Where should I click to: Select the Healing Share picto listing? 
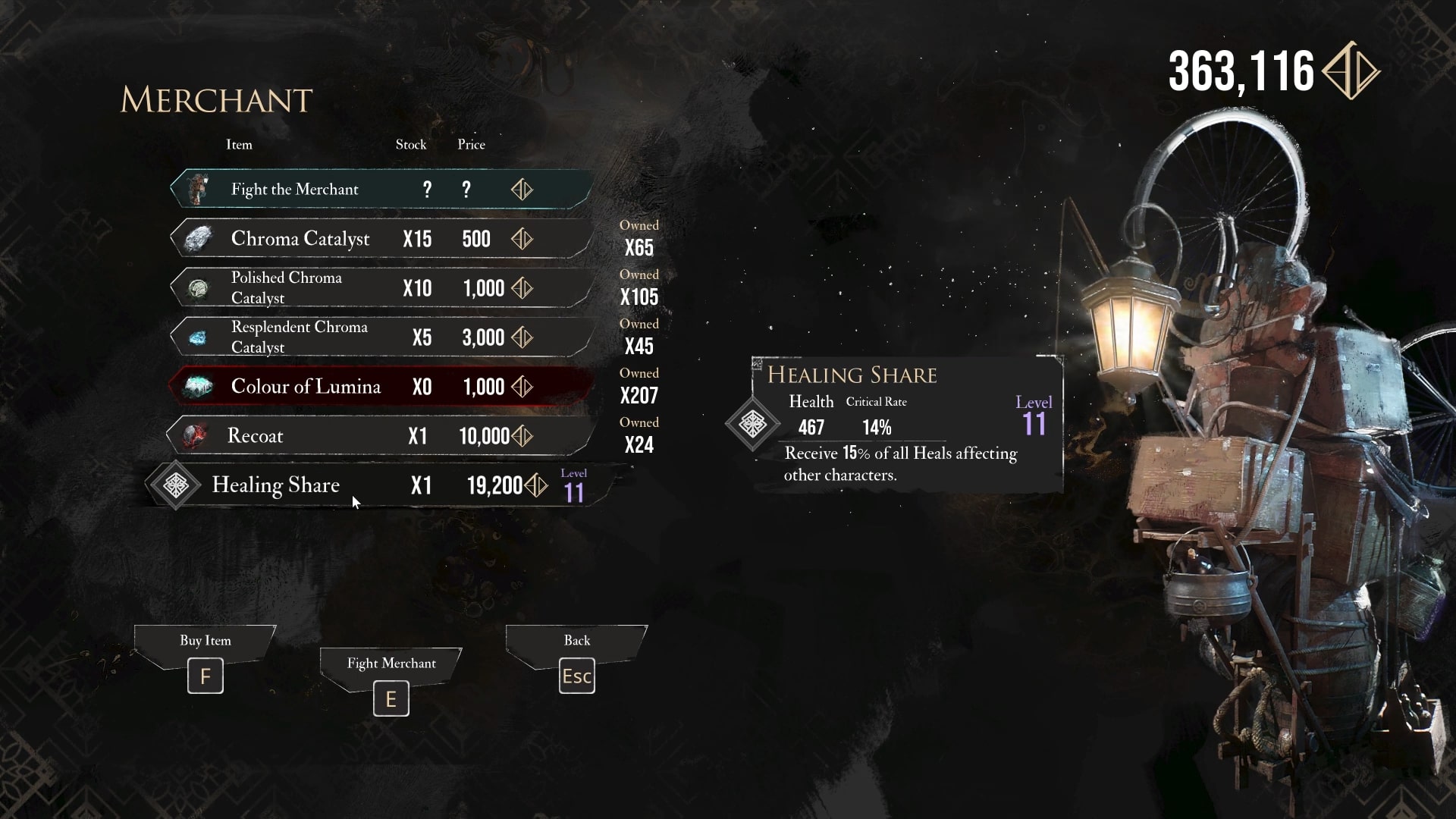[379, 485]
